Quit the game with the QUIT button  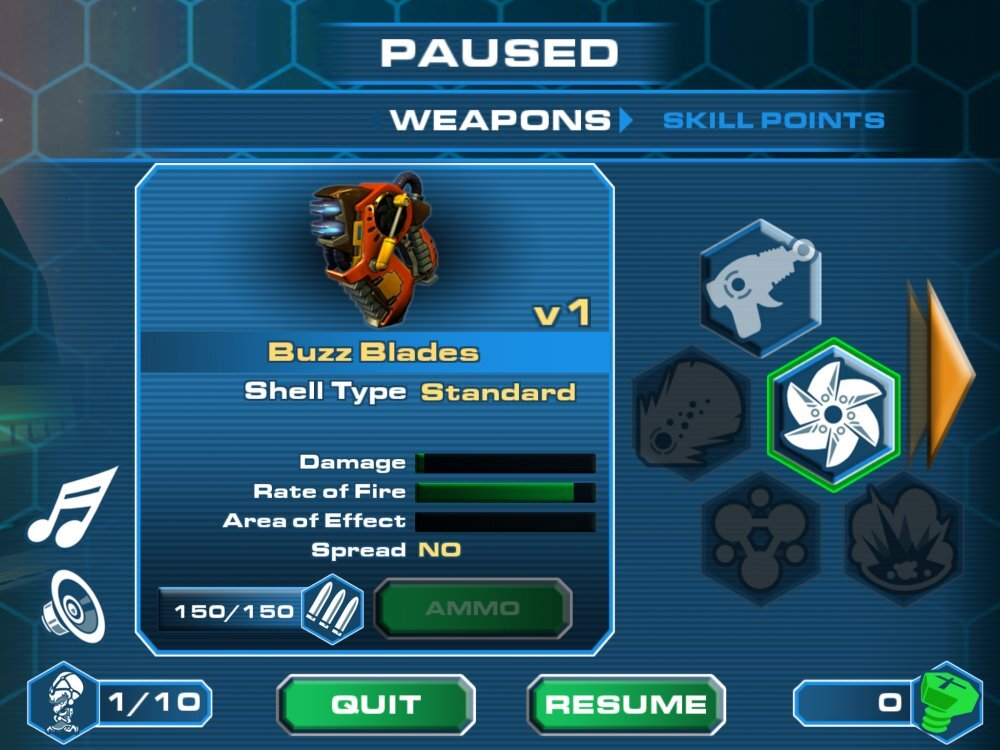point(376,703)
